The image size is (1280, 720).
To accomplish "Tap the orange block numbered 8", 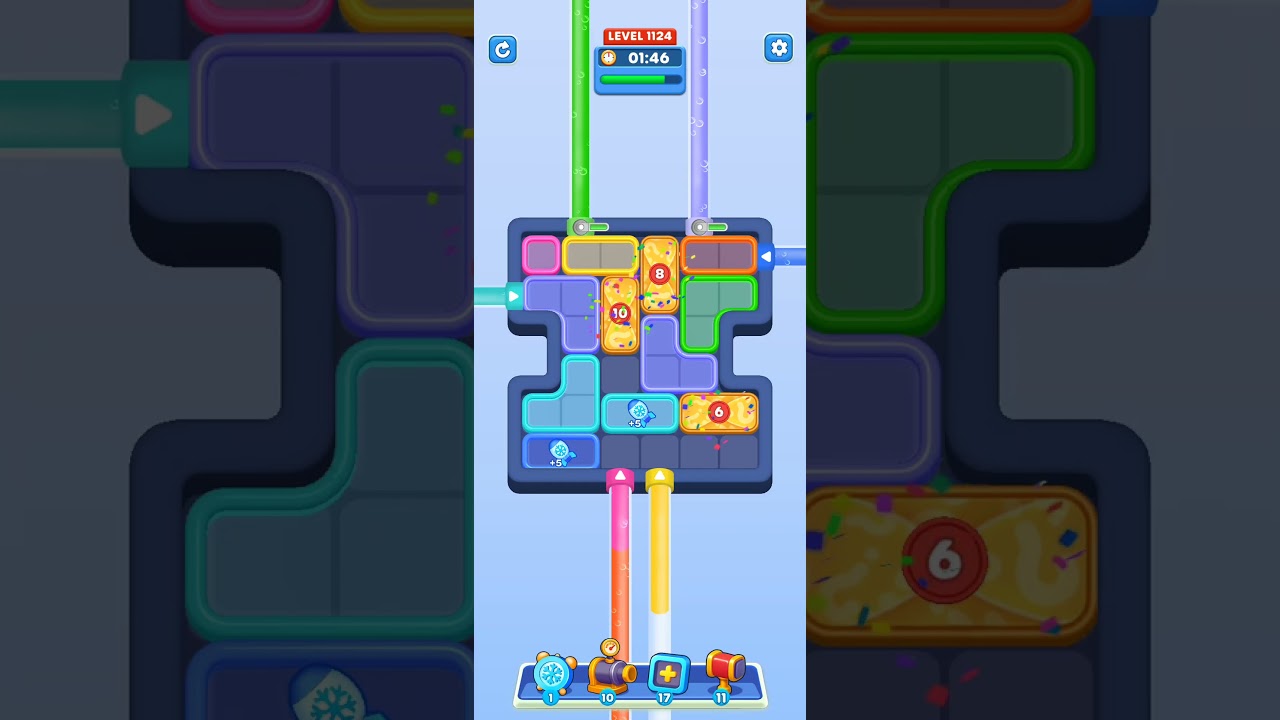I will (x=660, y=272).
